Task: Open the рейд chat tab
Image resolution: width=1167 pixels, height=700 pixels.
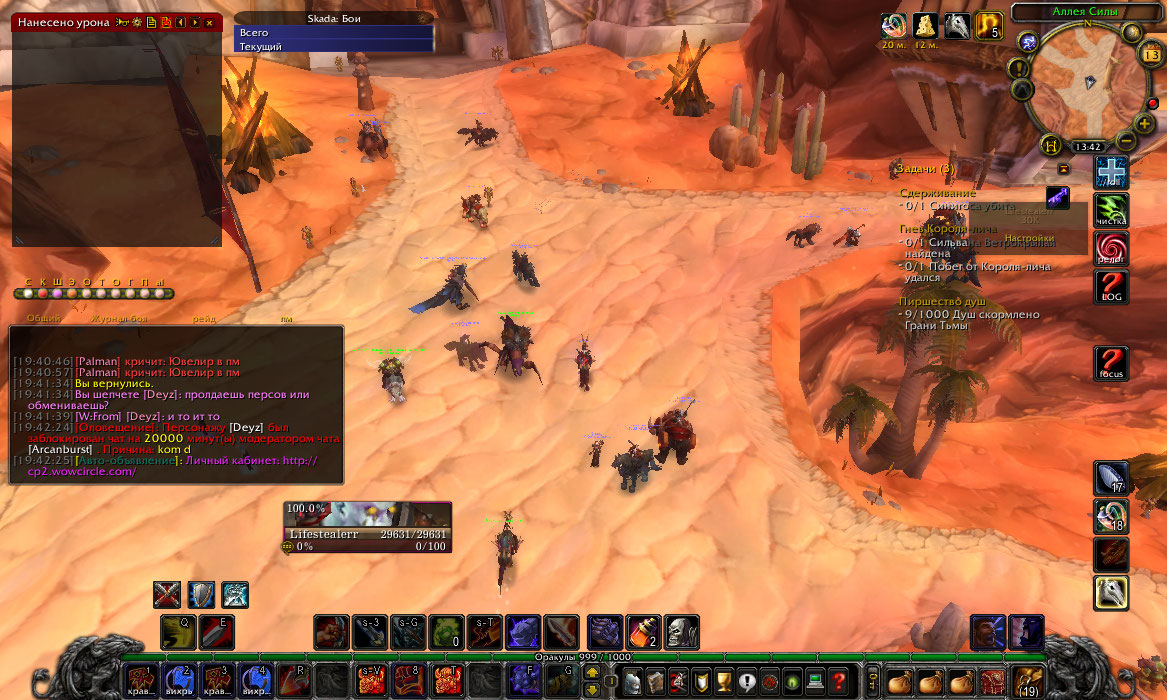Action: [204, 318]
